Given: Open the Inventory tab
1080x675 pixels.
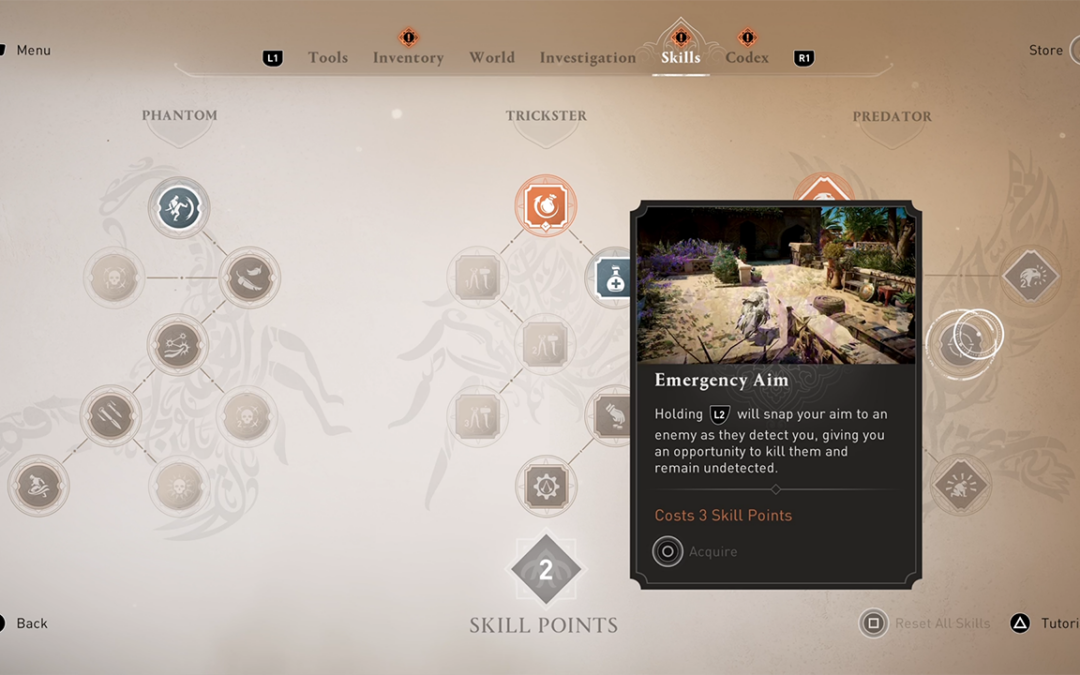Looking at the screenshot, I should (x=408, y=58).
